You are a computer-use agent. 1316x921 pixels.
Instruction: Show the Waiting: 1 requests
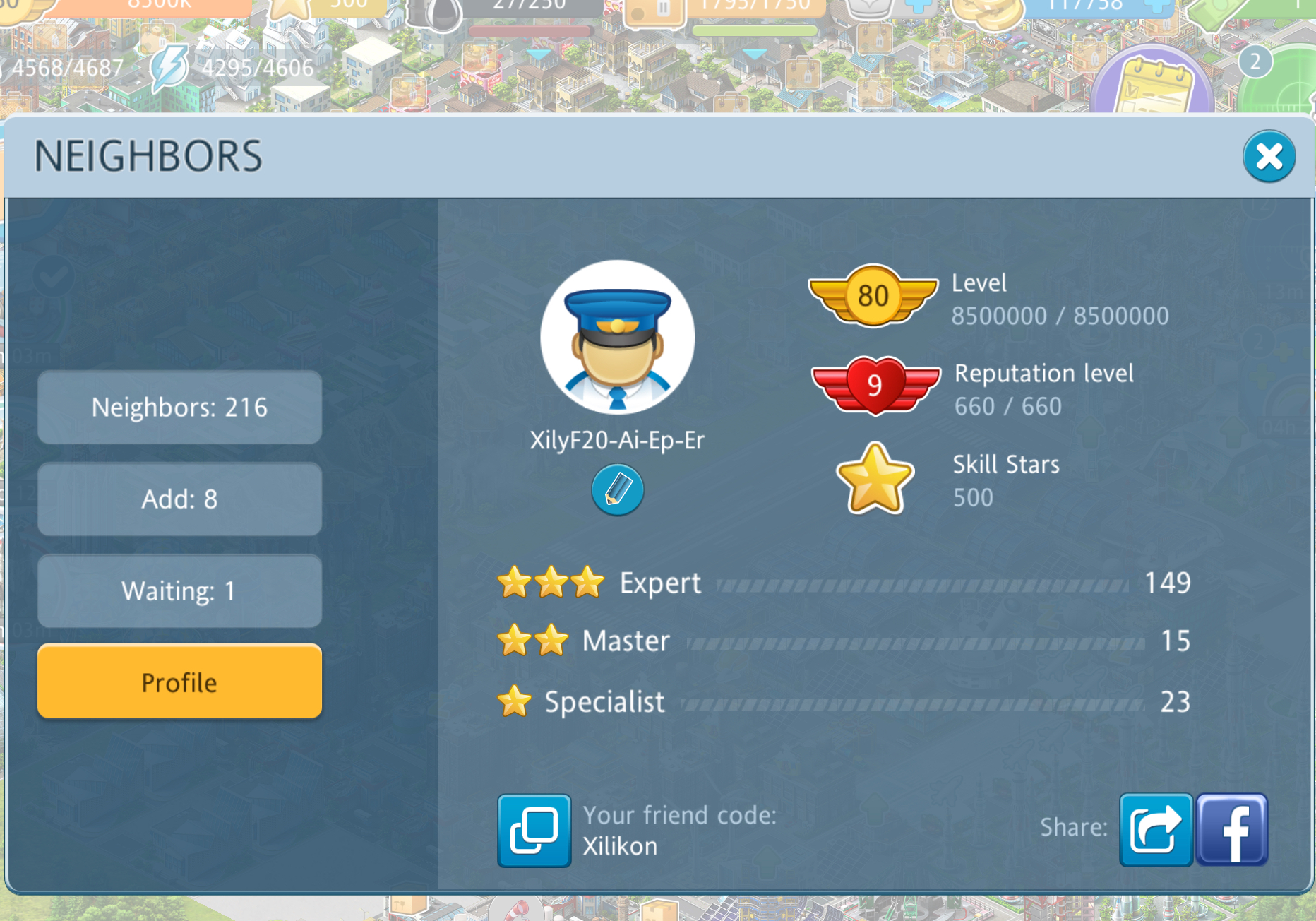pyautogui.click(x=179, y=591)
